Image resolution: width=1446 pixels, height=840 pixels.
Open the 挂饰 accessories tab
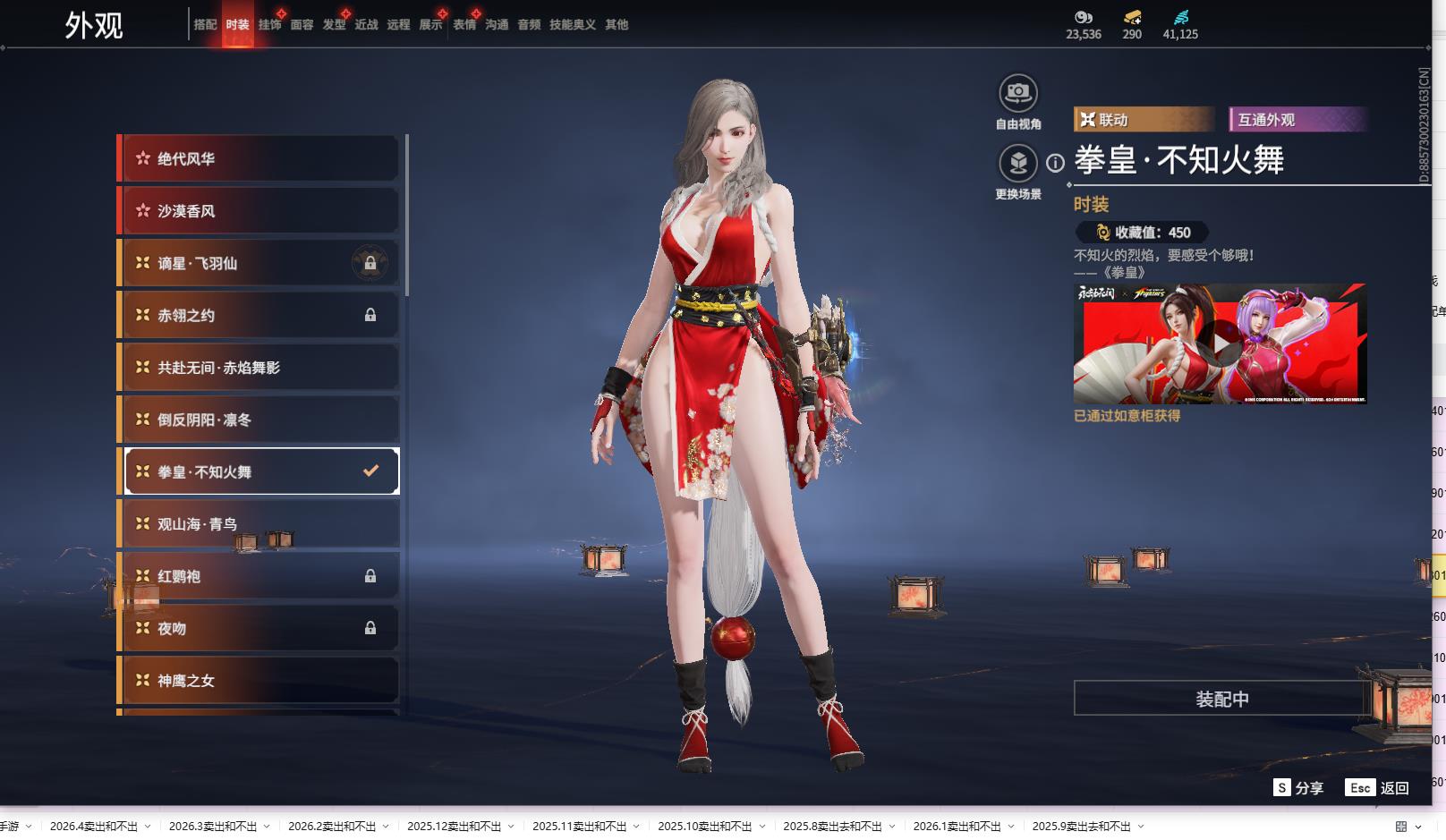click(269, 25)
